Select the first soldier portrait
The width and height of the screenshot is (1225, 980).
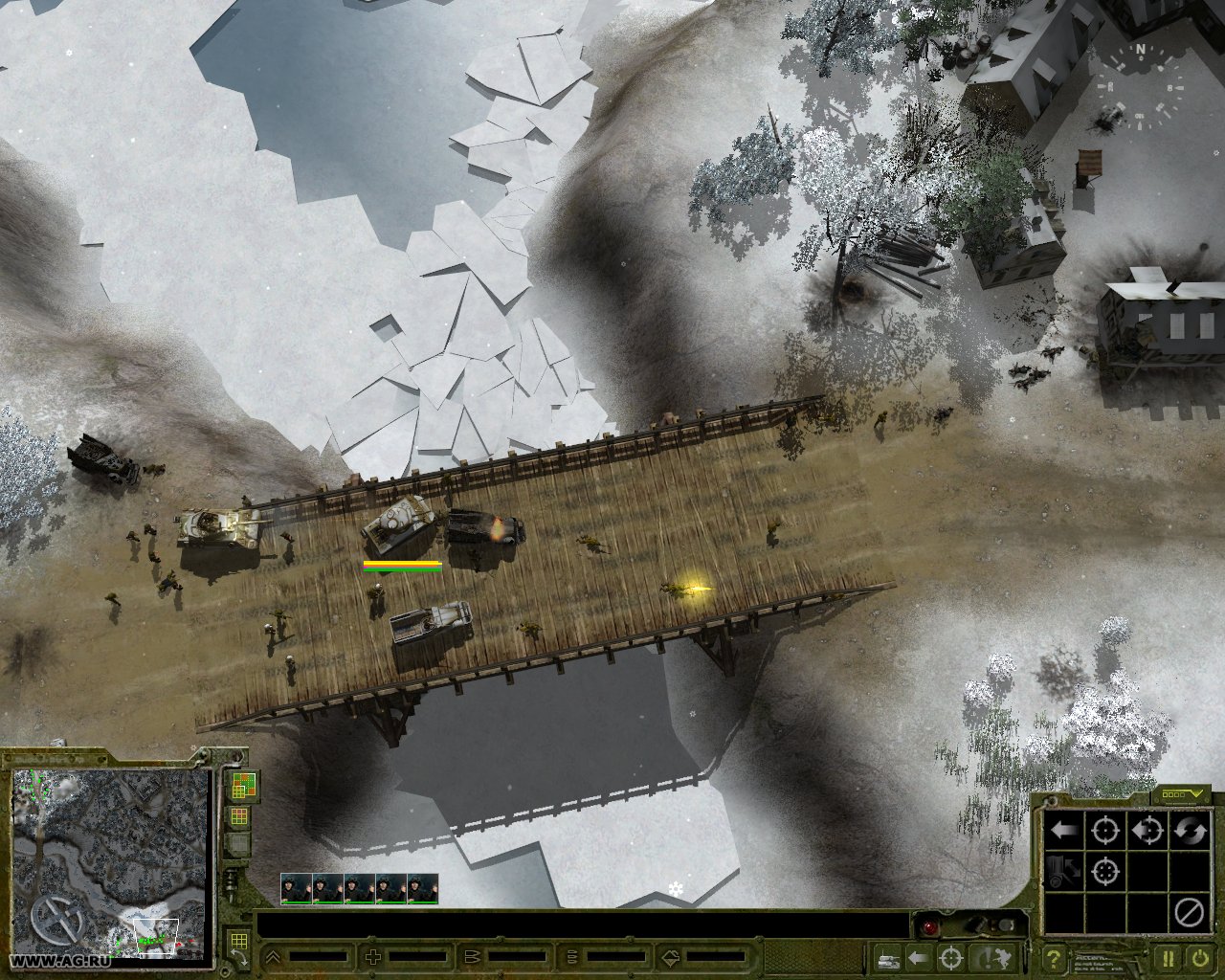pos(297,888)
